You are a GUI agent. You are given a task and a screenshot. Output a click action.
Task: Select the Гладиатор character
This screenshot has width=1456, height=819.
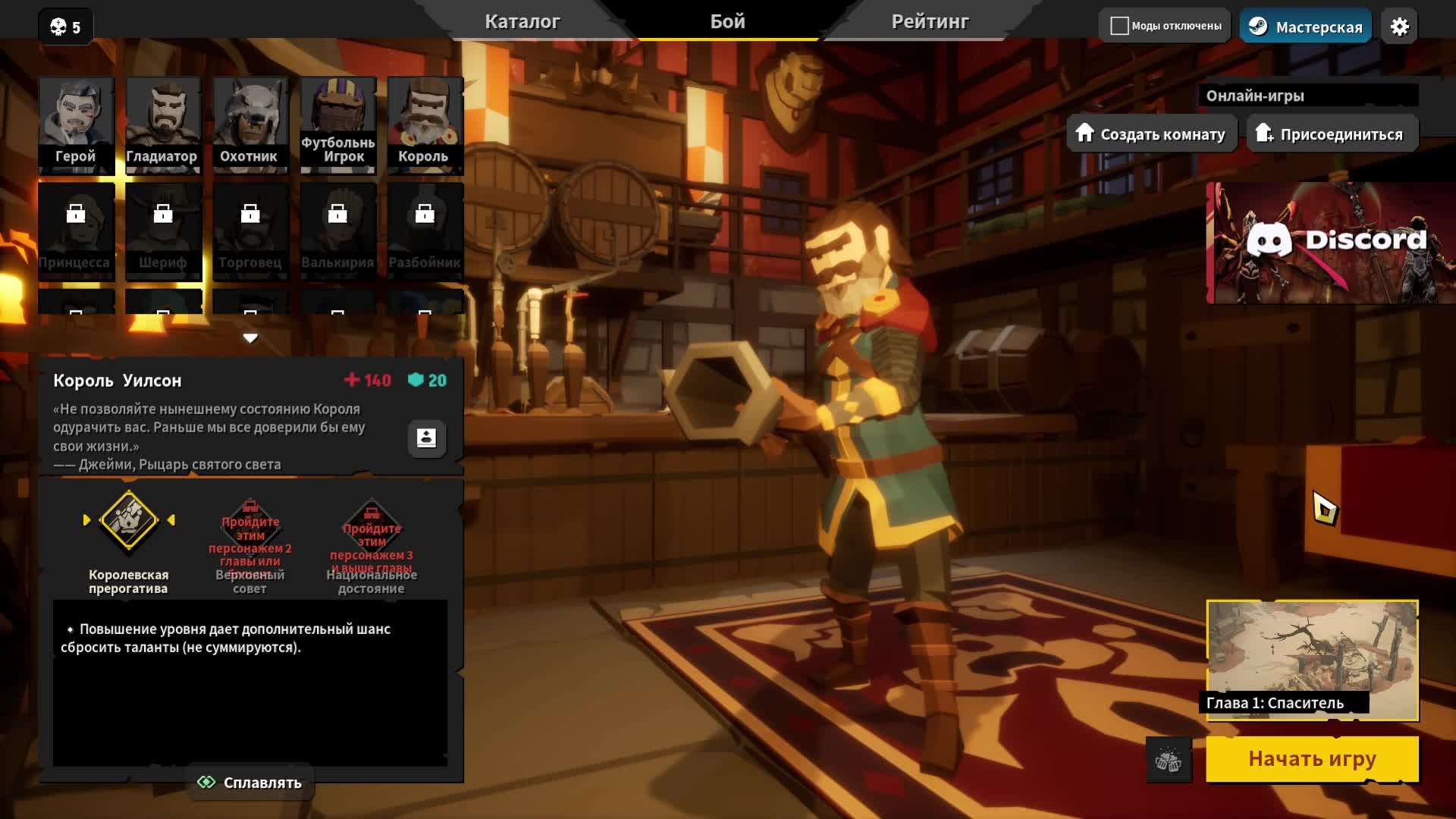[162, 124]
